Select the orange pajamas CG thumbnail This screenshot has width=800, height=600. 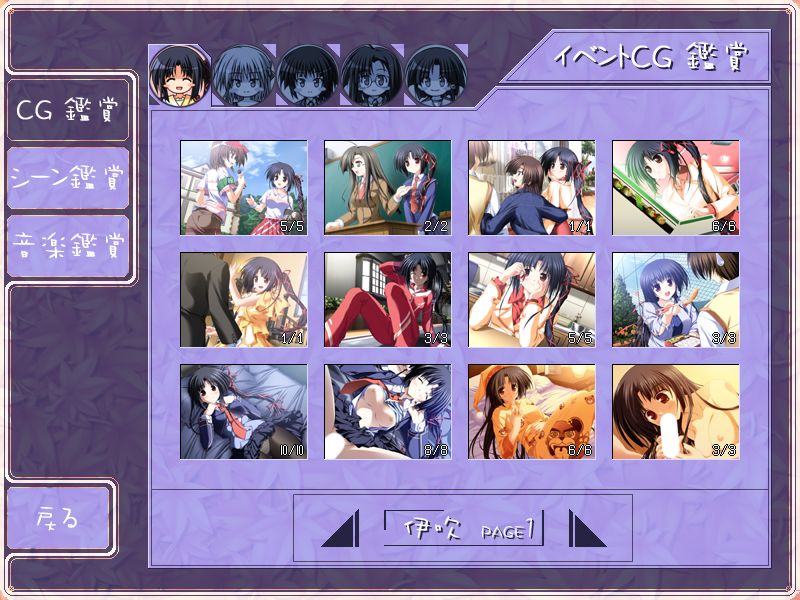tap(531, 411)
